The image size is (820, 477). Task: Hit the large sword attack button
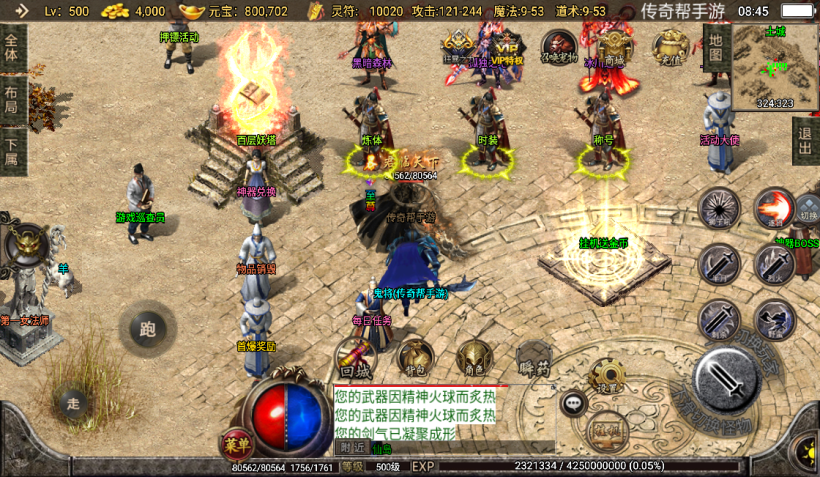tap(728, 380)
